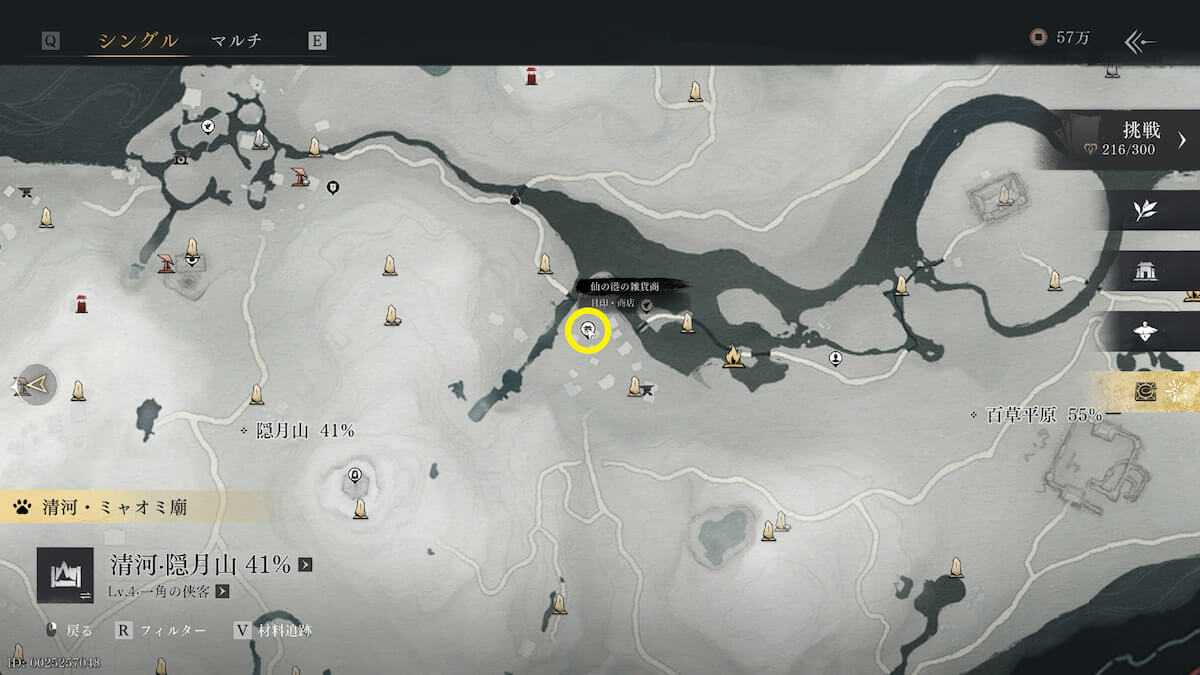Open 材料追跡 material tracking
Screen dimensions: 1200x675
pos(277,630)
